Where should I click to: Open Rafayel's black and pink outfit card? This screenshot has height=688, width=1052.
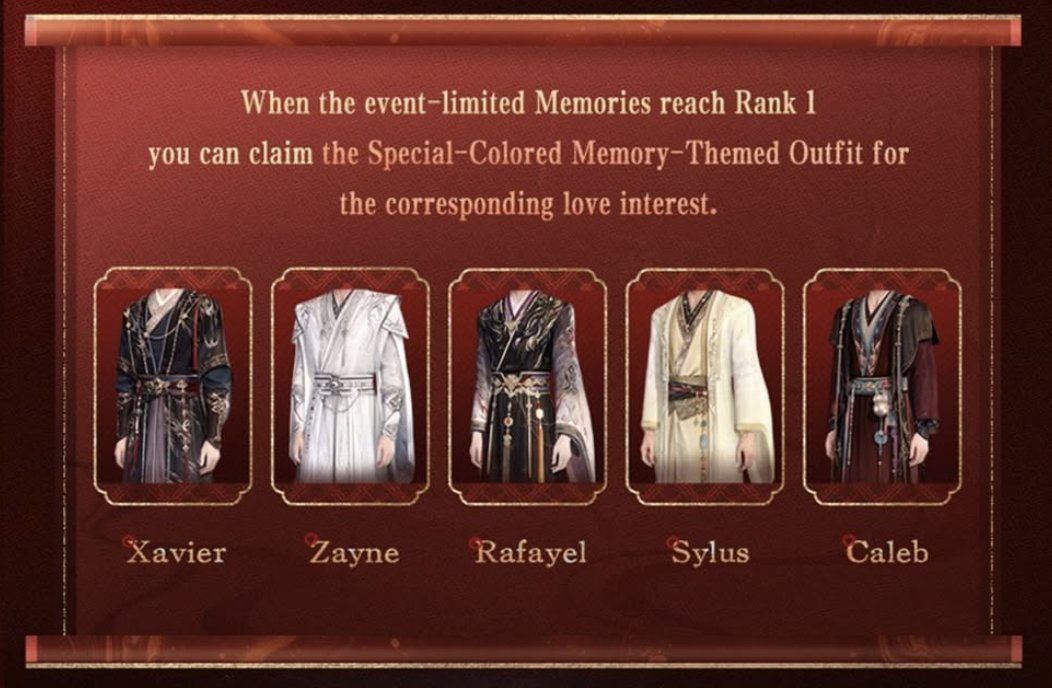click(527, 386)
